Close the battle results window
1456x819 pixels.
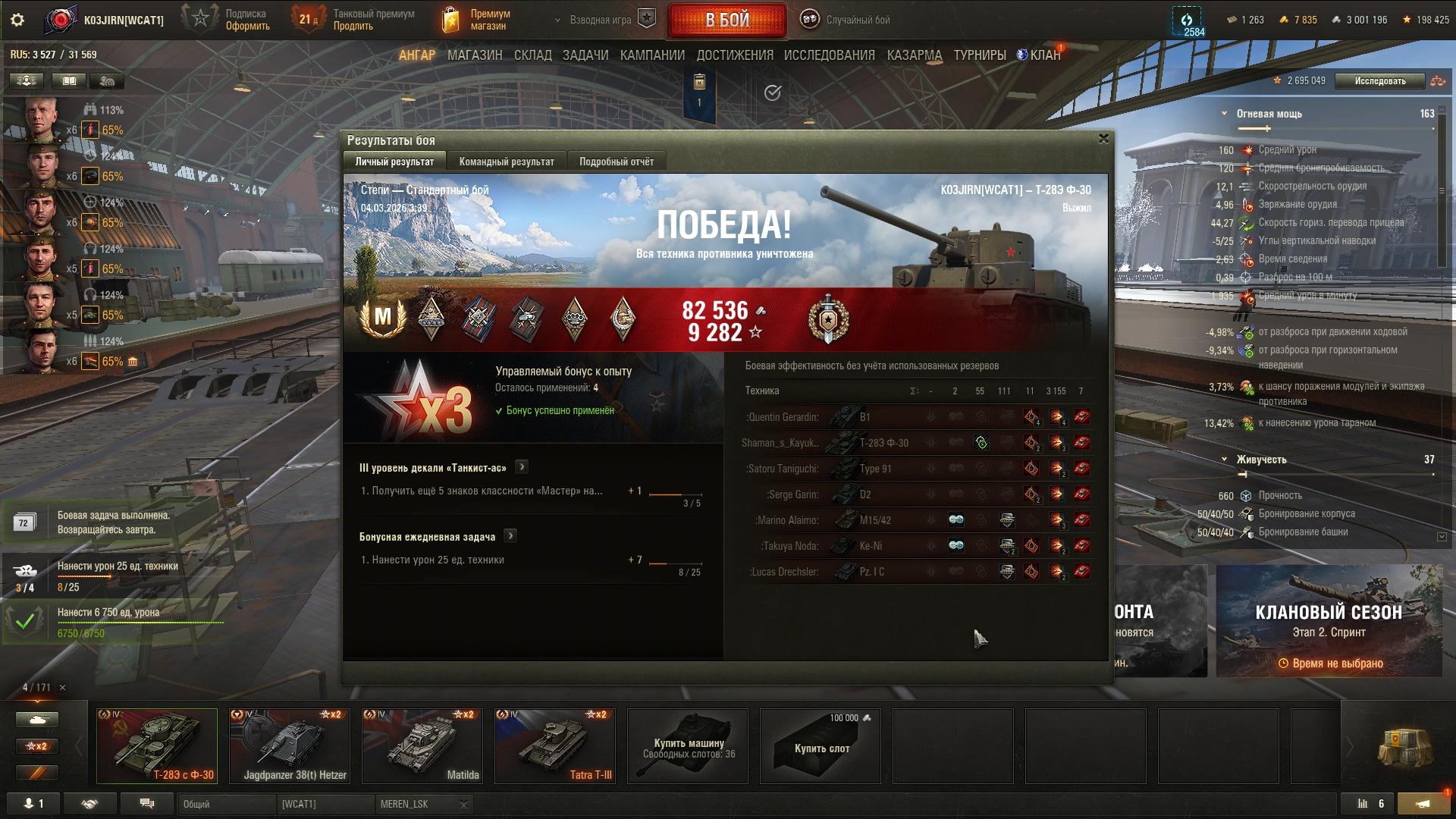click(1103, 139)
